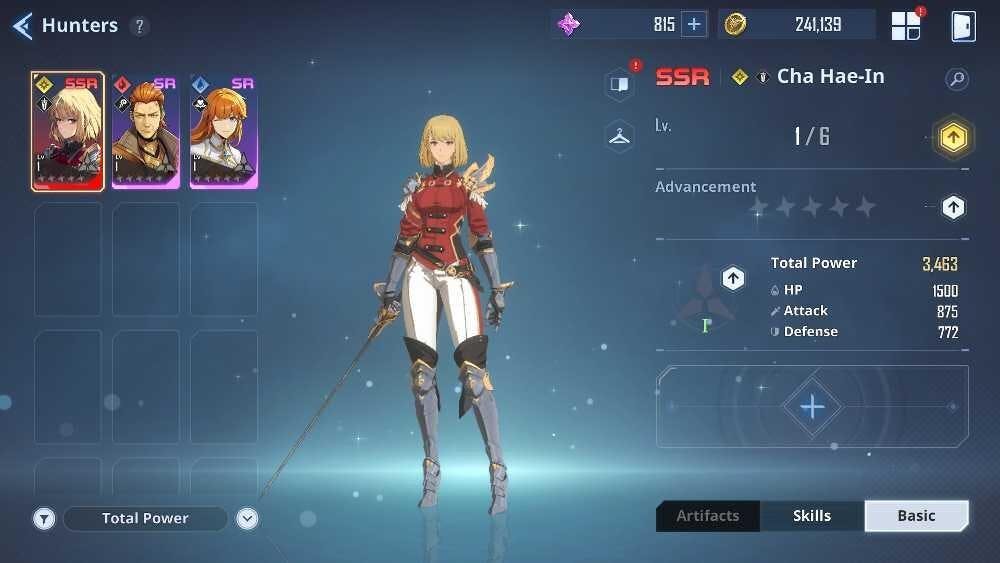Image resolution: width=1000 pixels, height=563 pixels.
Task: Select the red-haired male SR hunter card
Action: (x=145, y=131)
